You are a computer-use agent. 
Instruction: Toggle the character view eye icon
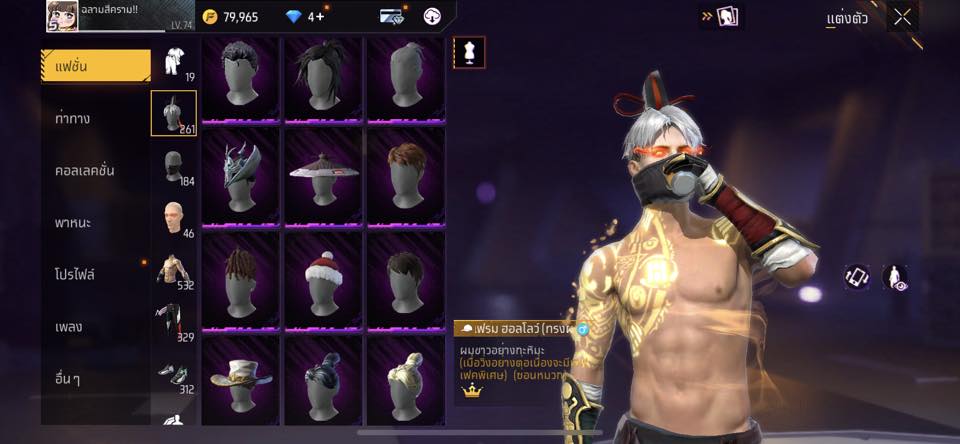tap(894, 277)
